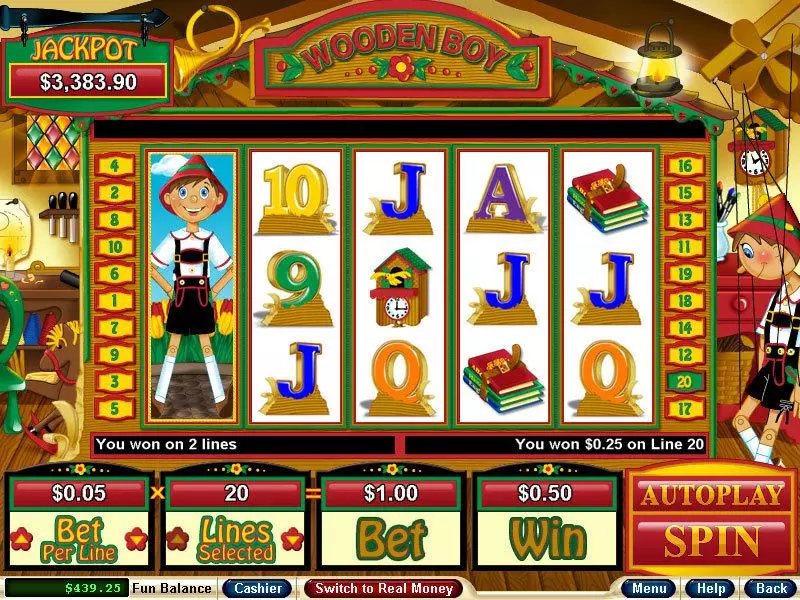Select payline number 12 marker
This screenshot has height=600, width=800.
pyautogui.click(x=685, y=354)
